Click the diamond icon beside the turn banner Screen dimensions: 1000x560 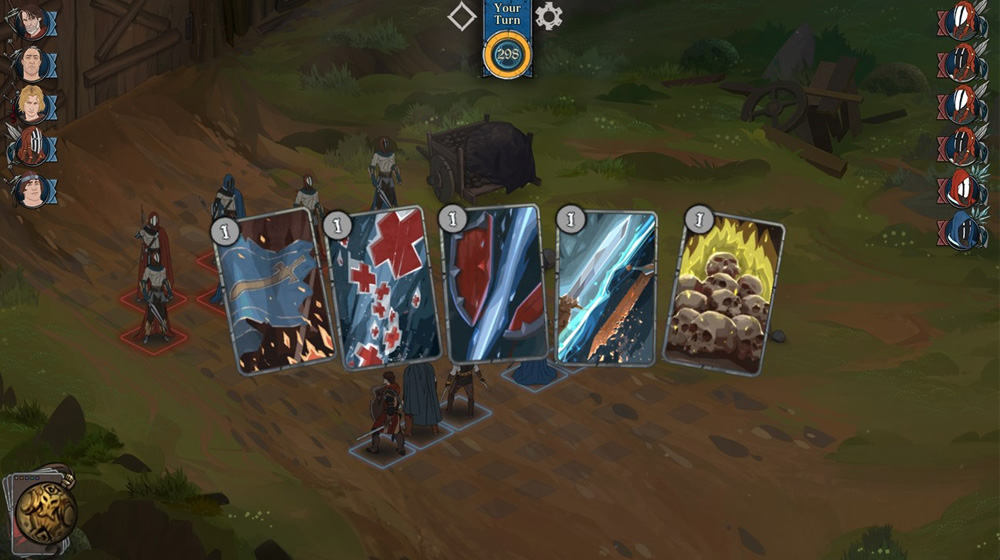coord(461,16)
